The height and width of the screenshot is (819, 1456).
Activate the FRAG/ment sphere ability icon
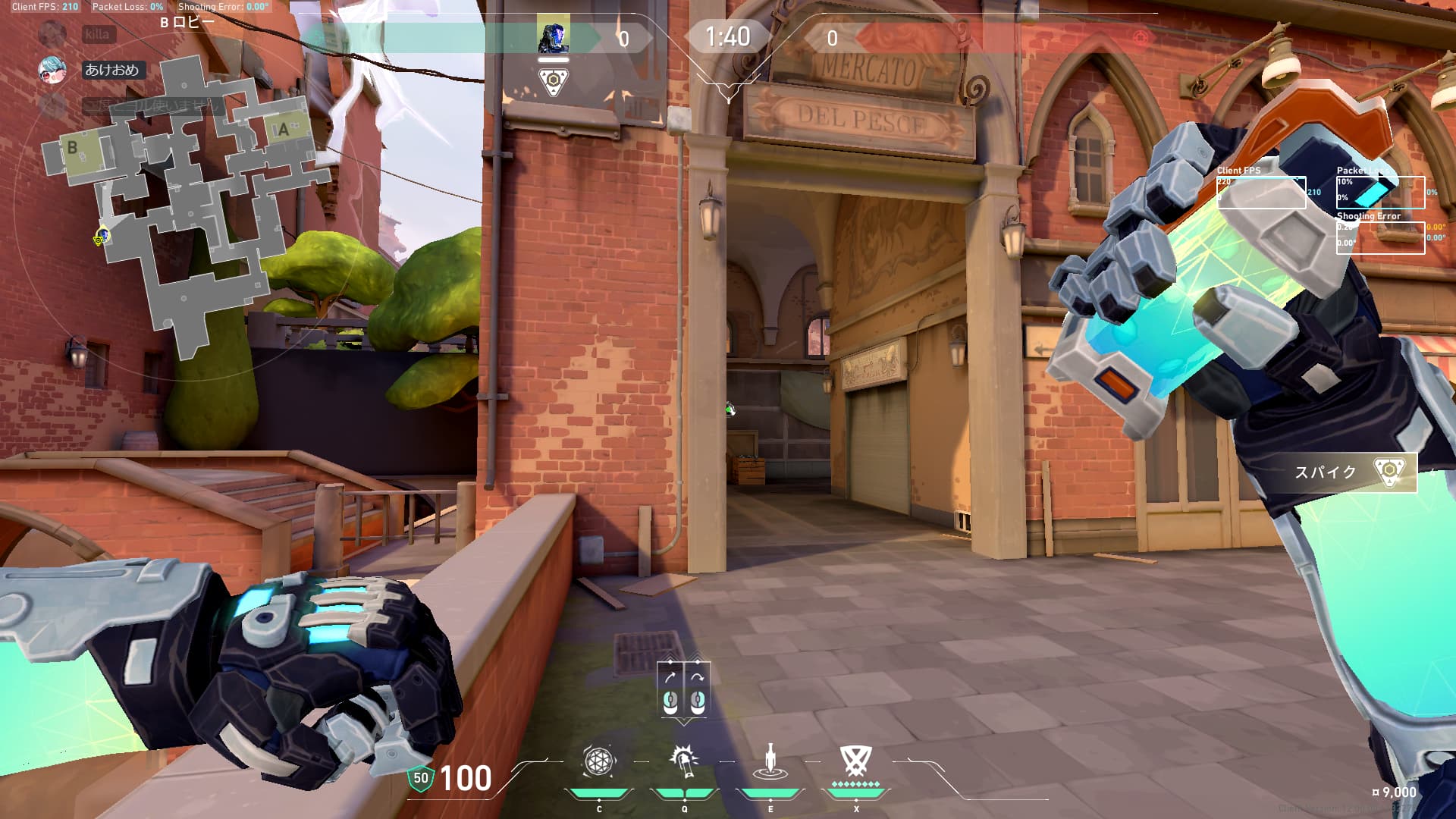click(x=598, y=761)
